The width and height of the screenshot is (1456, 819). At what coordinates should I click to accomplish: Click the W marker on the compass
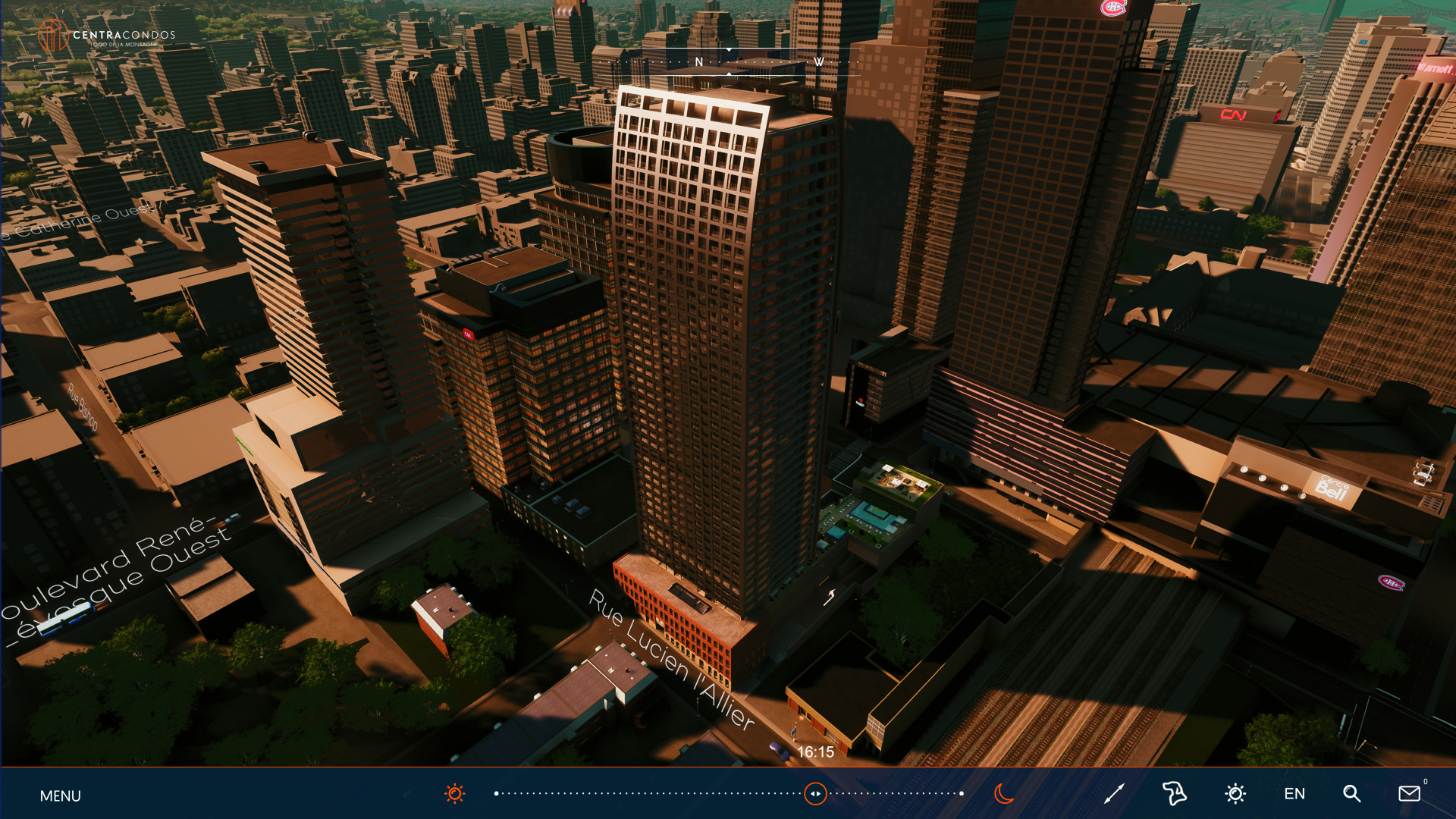tap(819, 62)
